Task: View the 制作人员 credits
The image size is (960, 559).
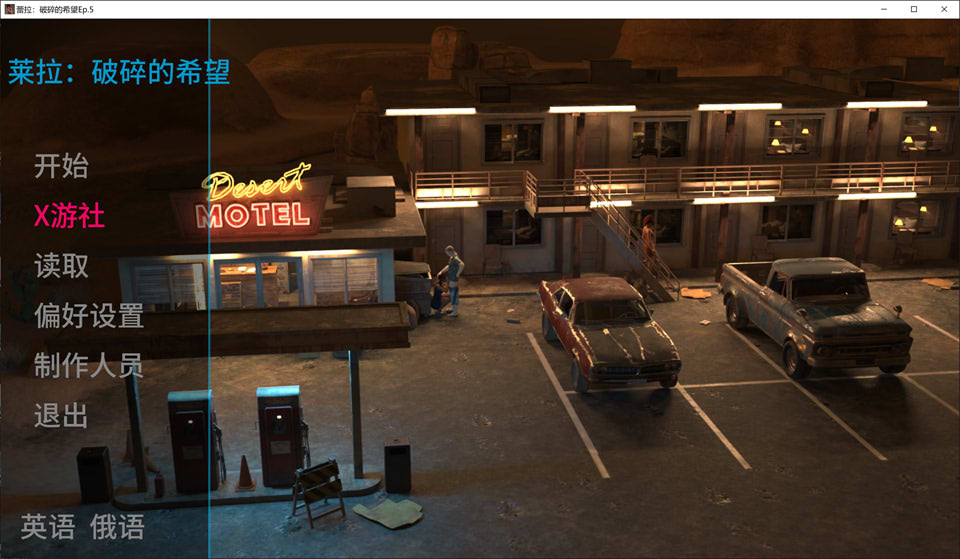Action: (88, 366)
